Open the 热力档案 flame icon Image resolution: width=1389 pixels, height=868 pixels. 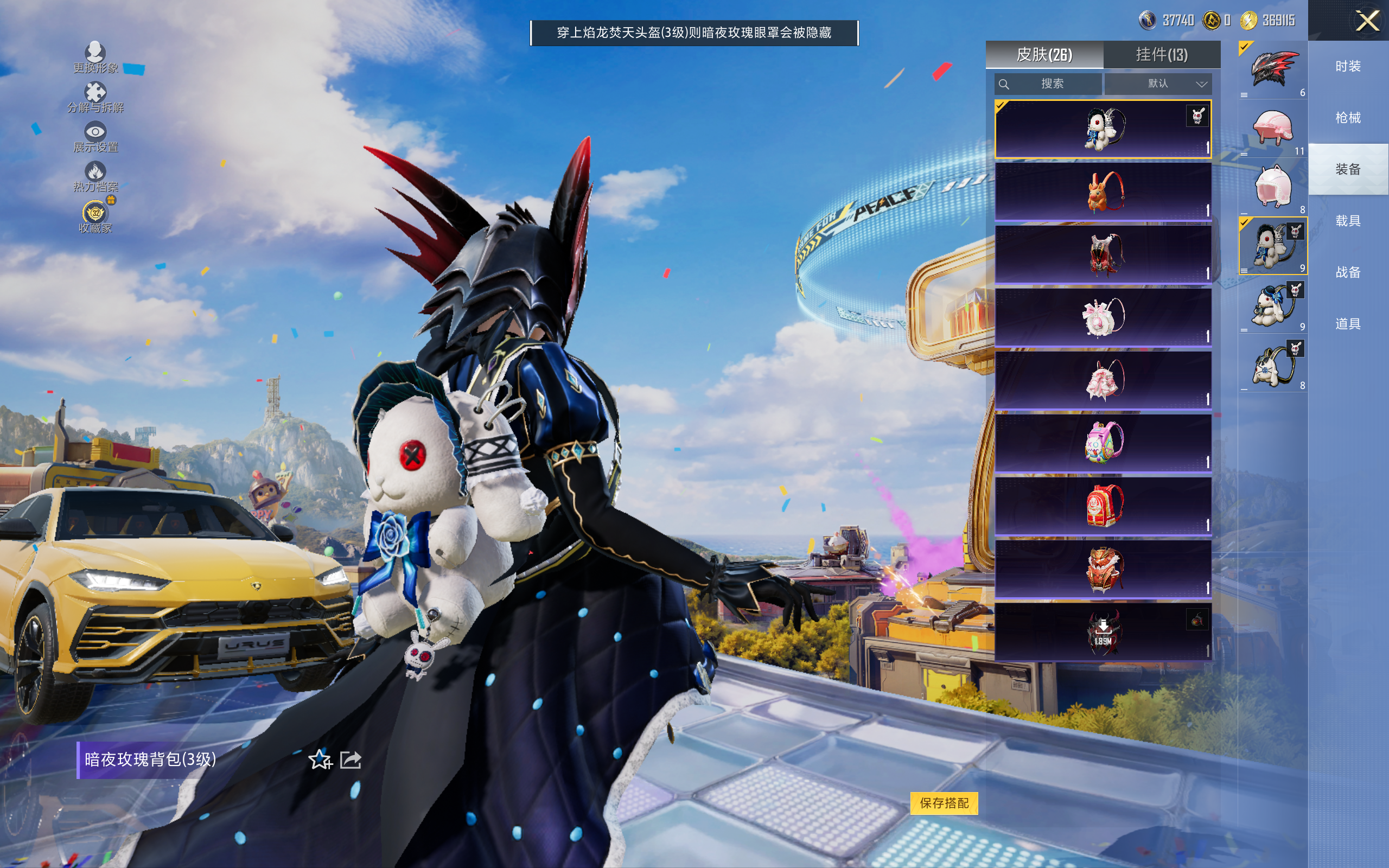(x=95, y=176)
